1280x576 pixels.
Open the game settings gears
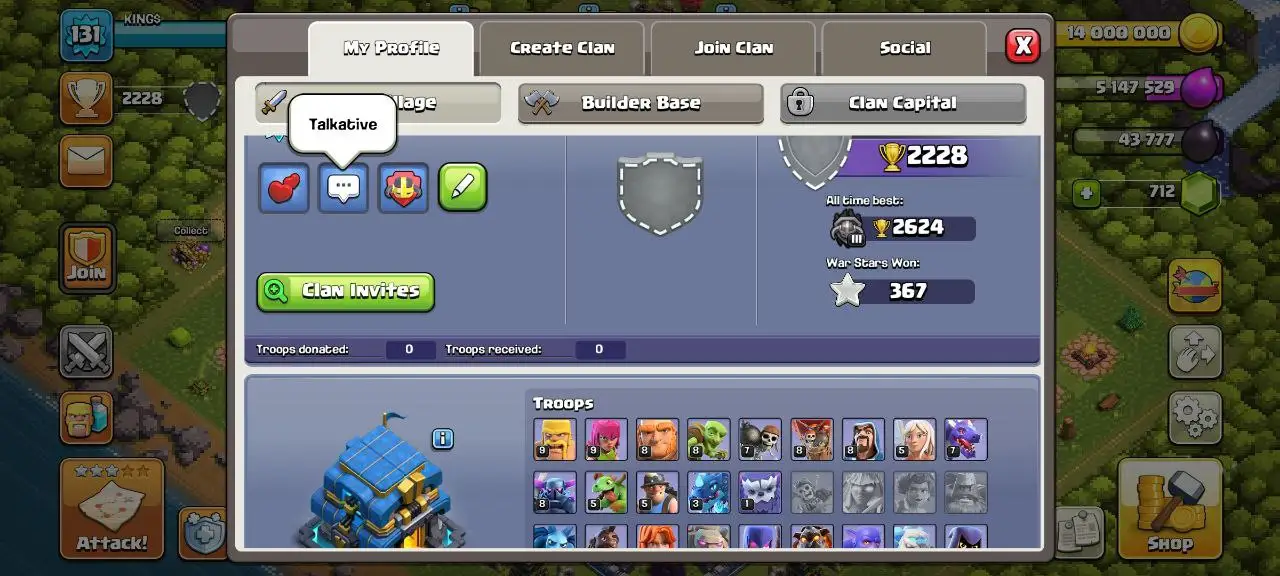click(1195, 416)
